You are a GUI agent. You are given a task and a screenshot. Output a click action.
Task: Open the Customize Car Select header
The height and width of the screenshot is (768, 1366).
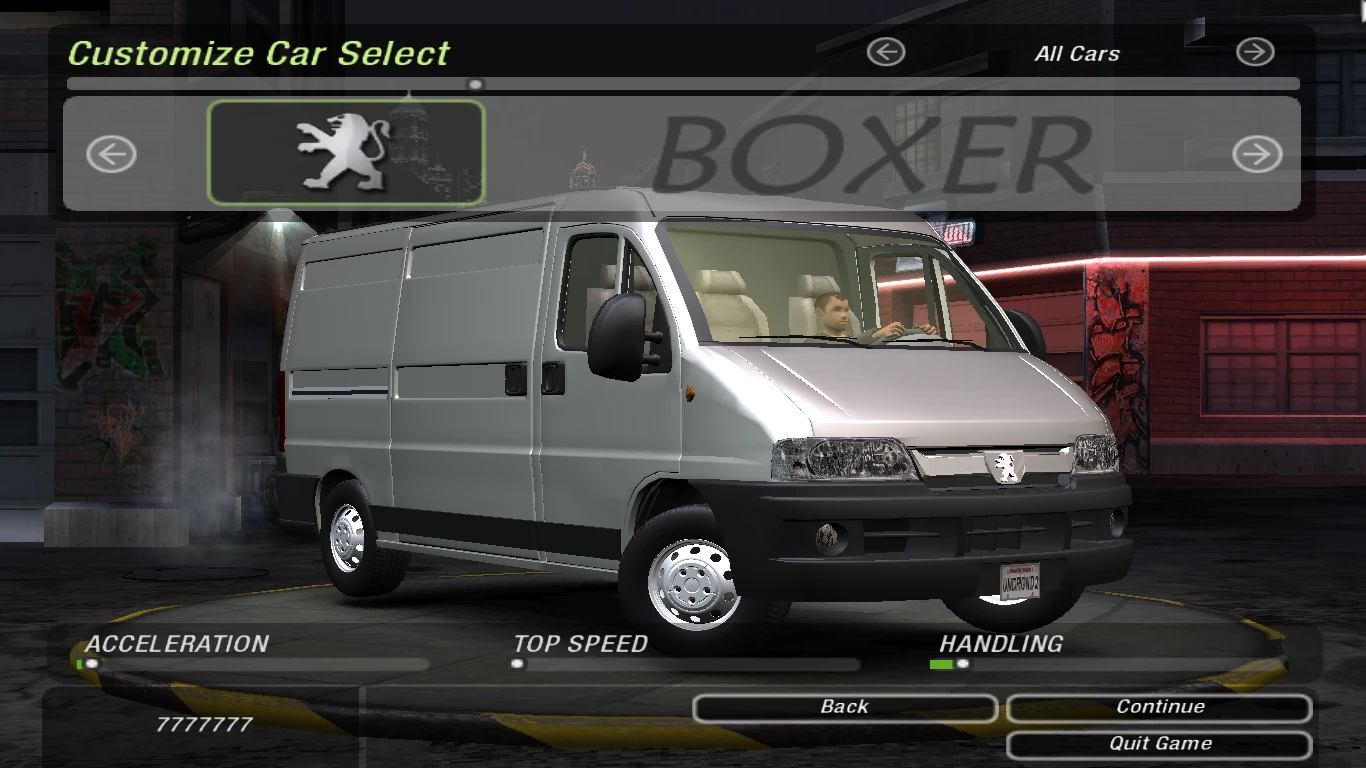(260, 54)
